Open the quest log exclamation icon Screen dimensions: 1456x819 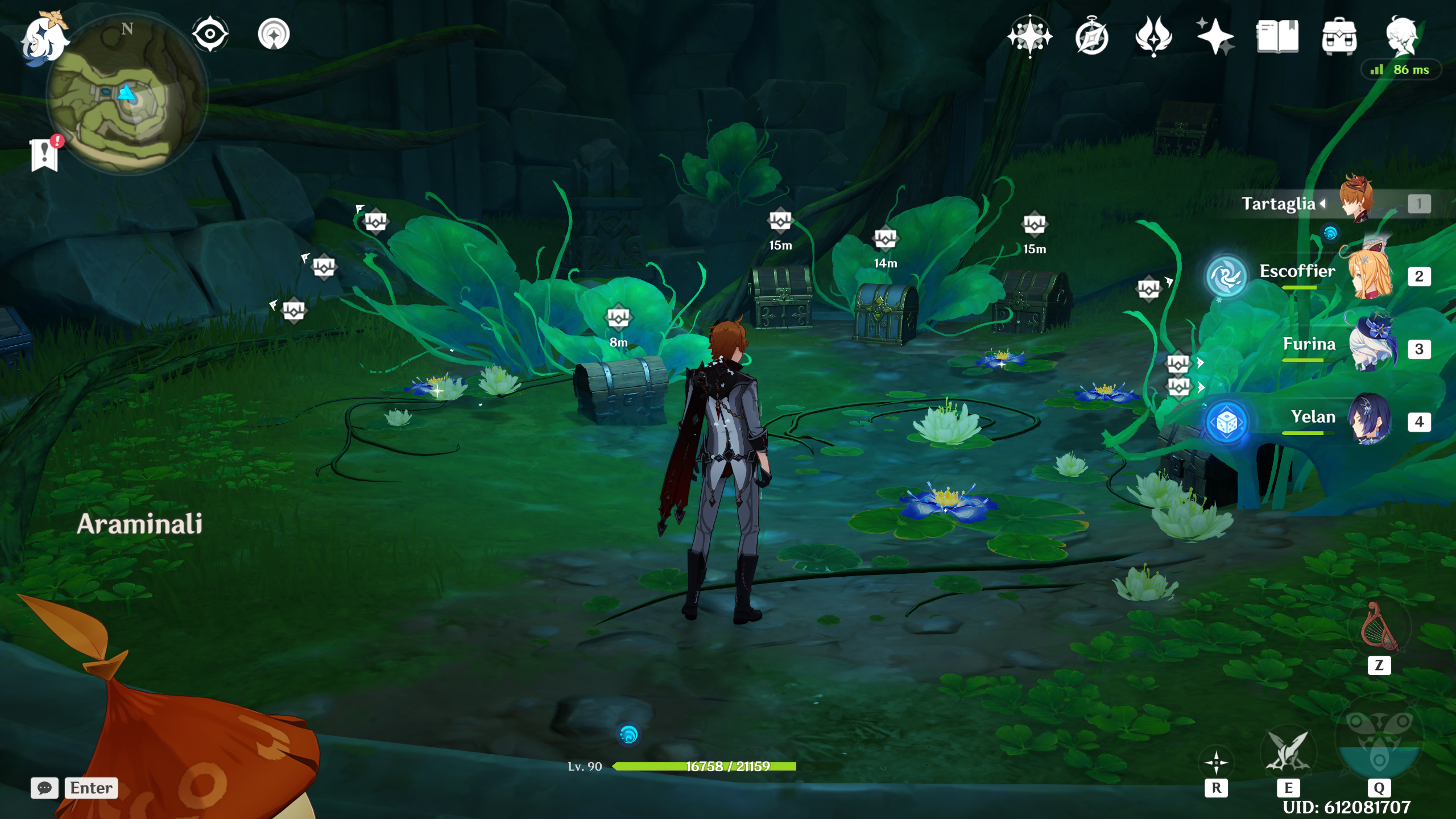coord(45,154)
